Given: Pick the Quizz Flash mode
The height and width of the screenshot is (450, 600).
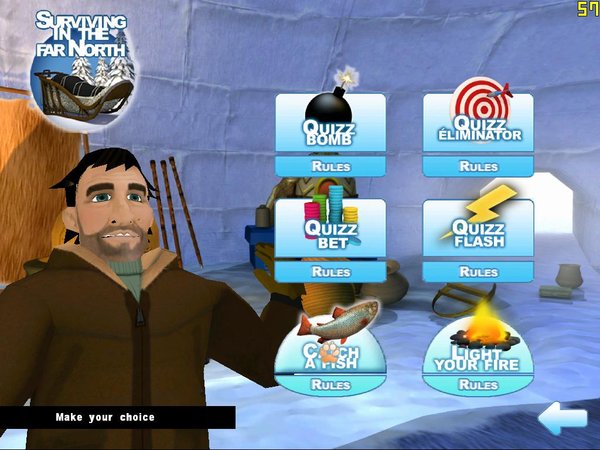Looking at the screenshot, I should click(477, 230).
